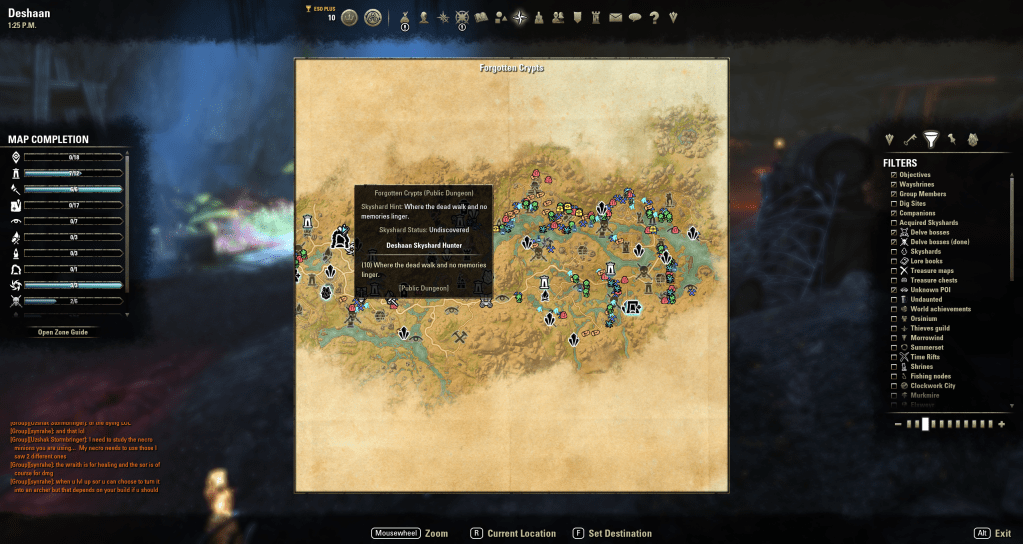The image size is (1023, 544).
Task: Select the funnel Filters tab
Action: [931, 140]
